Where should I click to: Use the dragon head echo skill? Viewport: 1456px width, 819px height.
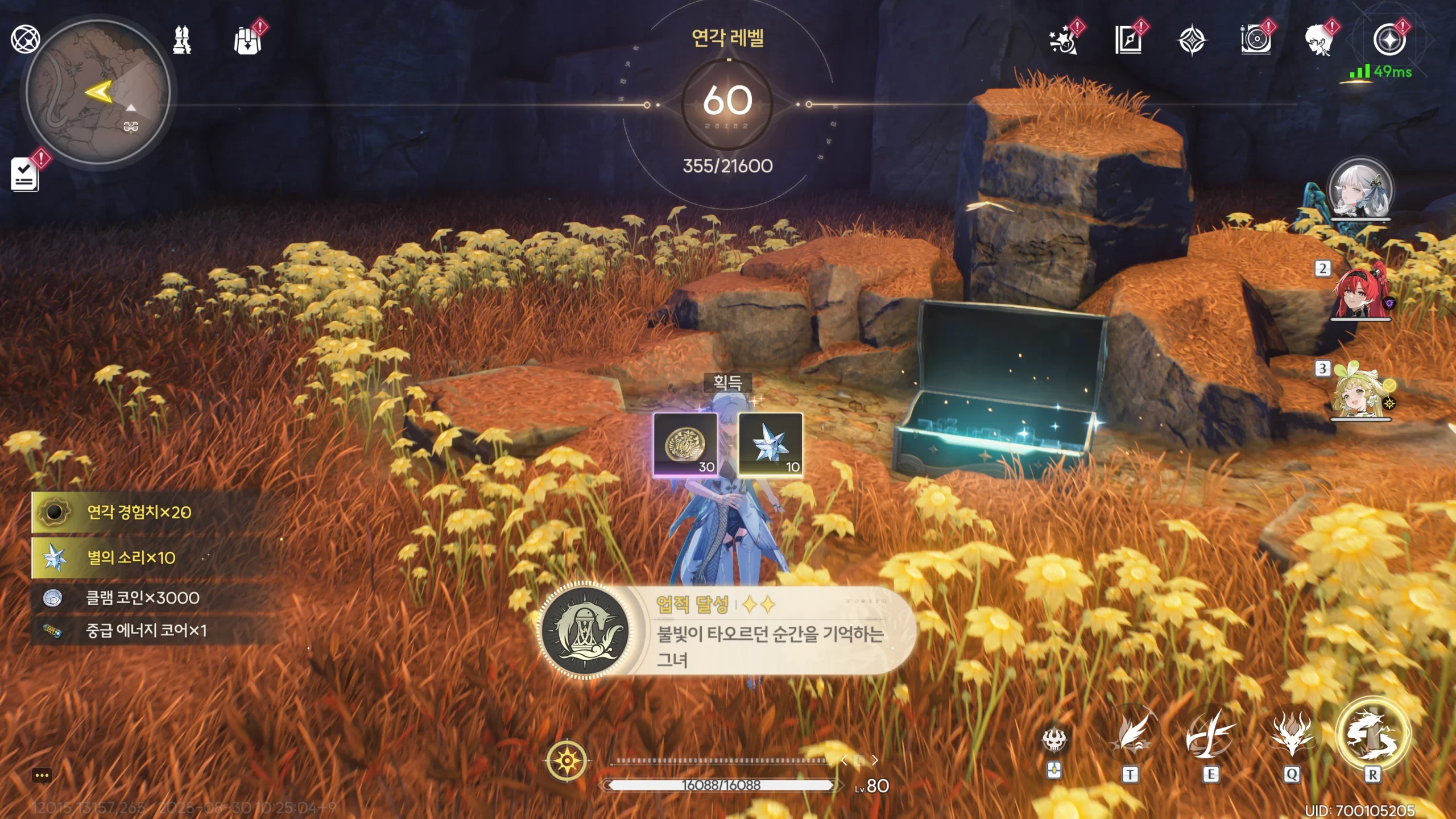pos(1292,734)
